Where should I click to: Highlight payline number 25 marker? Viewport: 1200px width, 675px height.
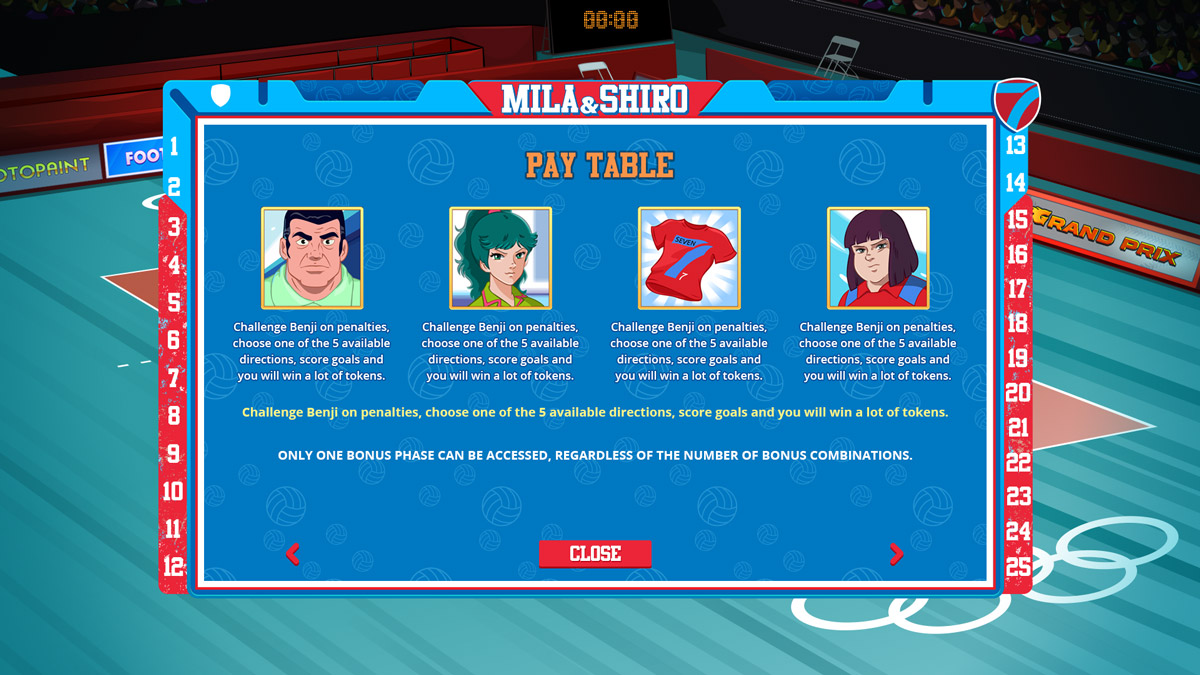pyautogui.click(x=1018, y=566)
